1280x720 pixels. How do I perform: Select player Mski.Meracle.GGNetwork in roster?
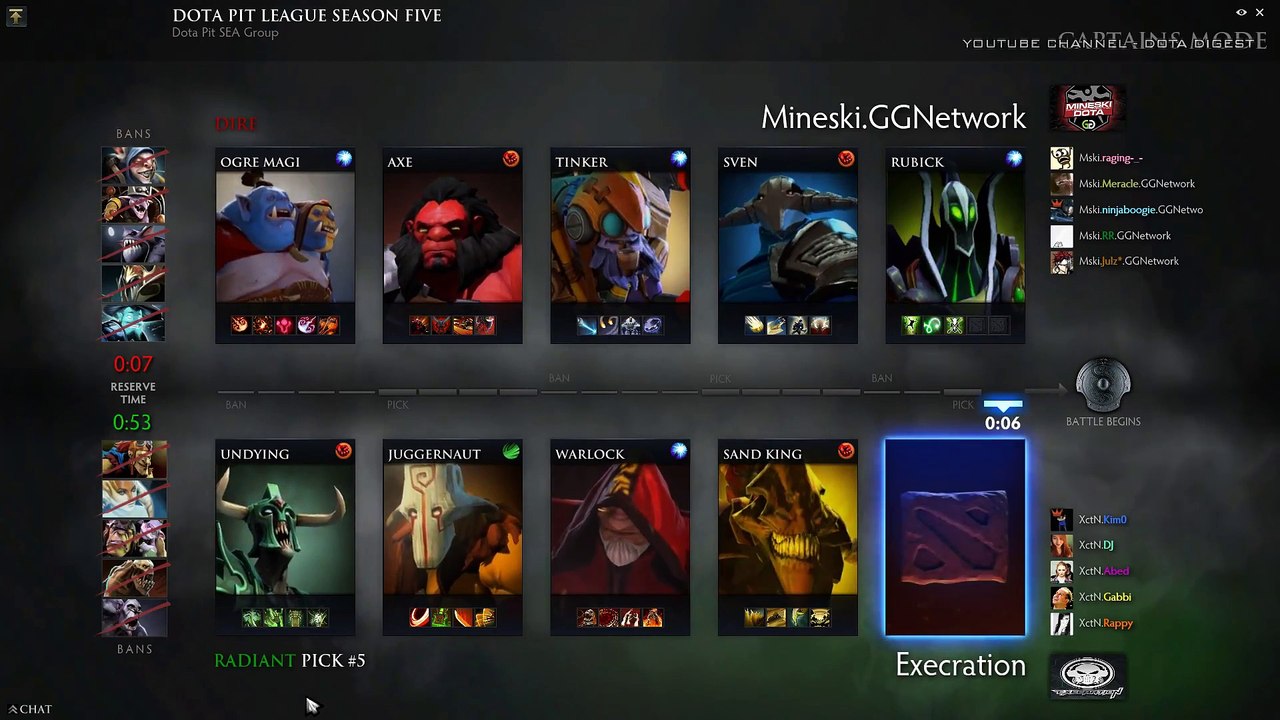1136,184
